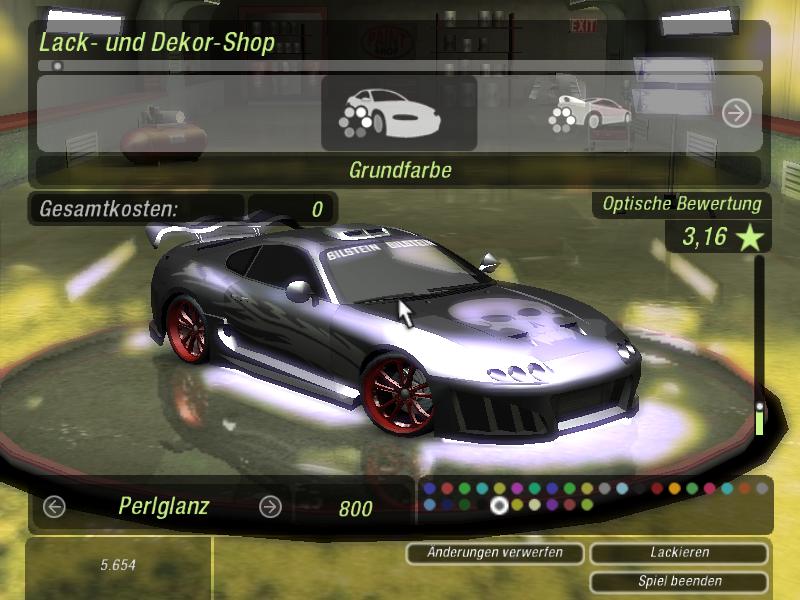Quit via Spiel beenden button
Image resolution: width=800 pixels, height=600 pixels.
point(679,581)
